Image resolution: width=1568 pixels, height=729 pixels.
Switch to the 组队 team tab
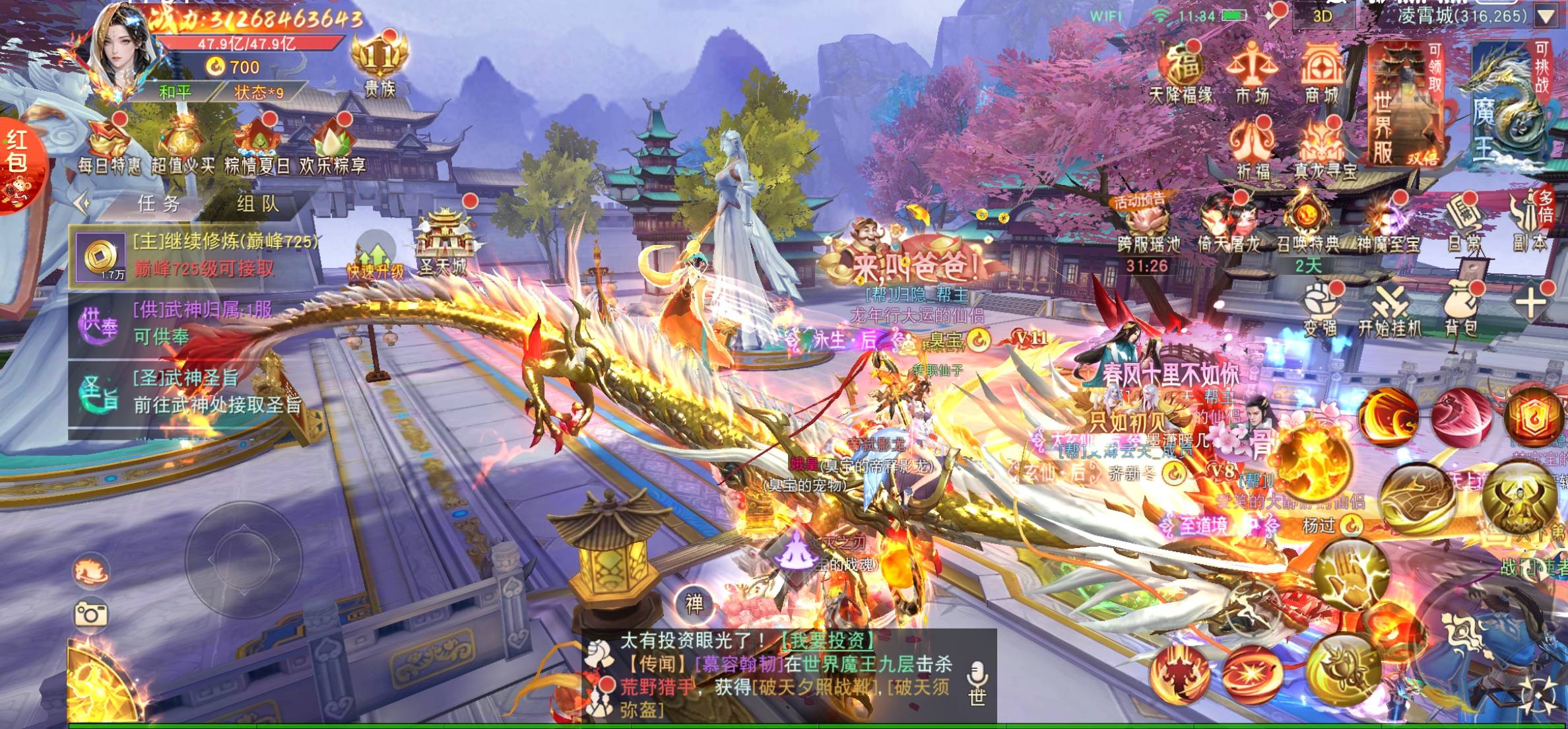pyautogui.click(x=258, y=204)
